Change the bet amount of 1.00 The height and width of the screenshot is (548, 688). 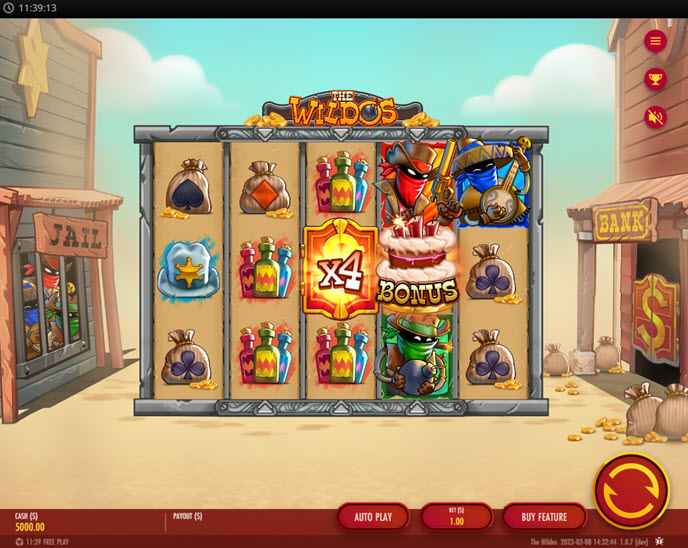(456, 516)
